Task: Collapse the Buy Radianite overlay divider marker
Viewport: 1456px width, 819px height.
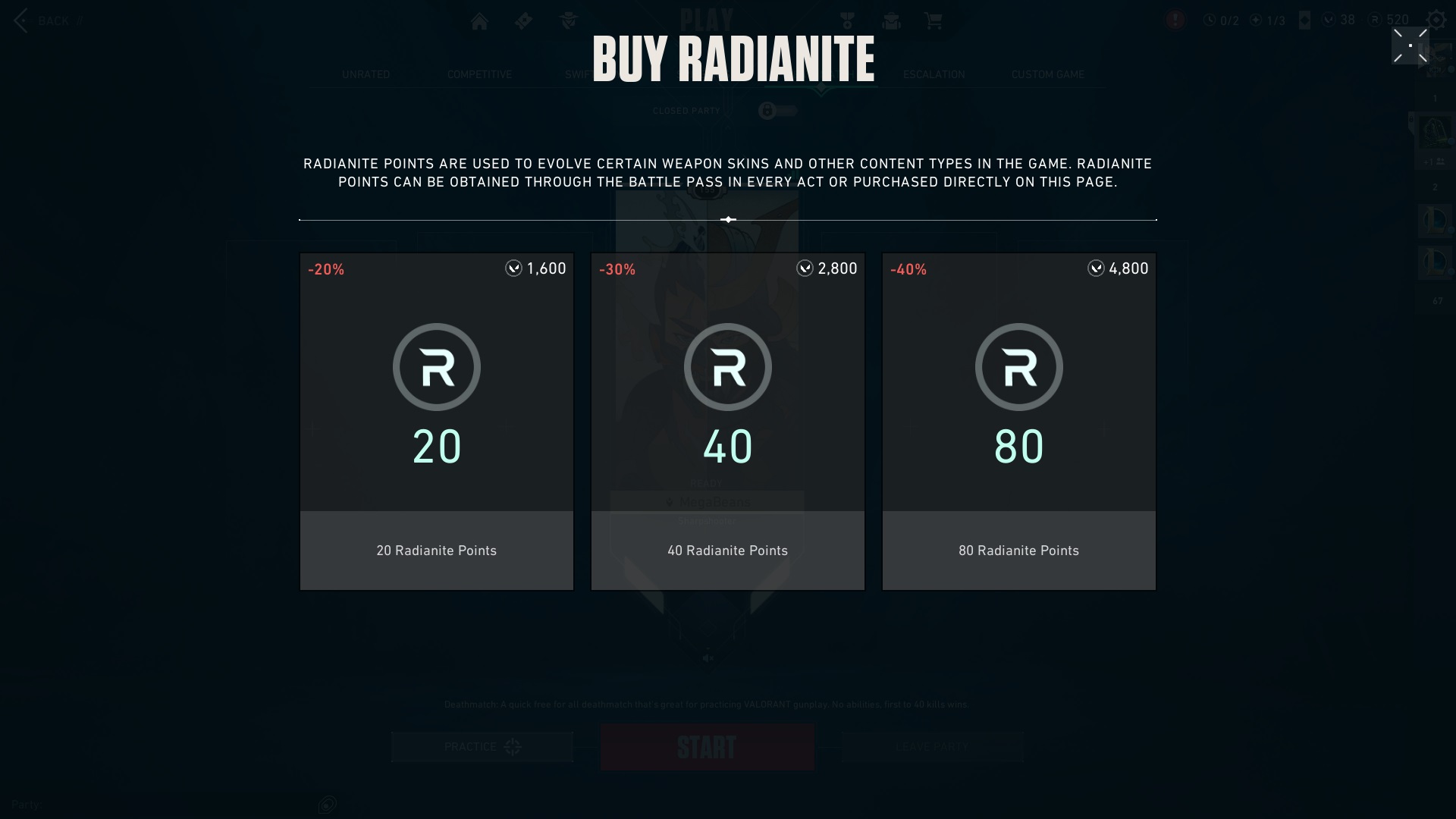Action: click(x=729, y=219)
